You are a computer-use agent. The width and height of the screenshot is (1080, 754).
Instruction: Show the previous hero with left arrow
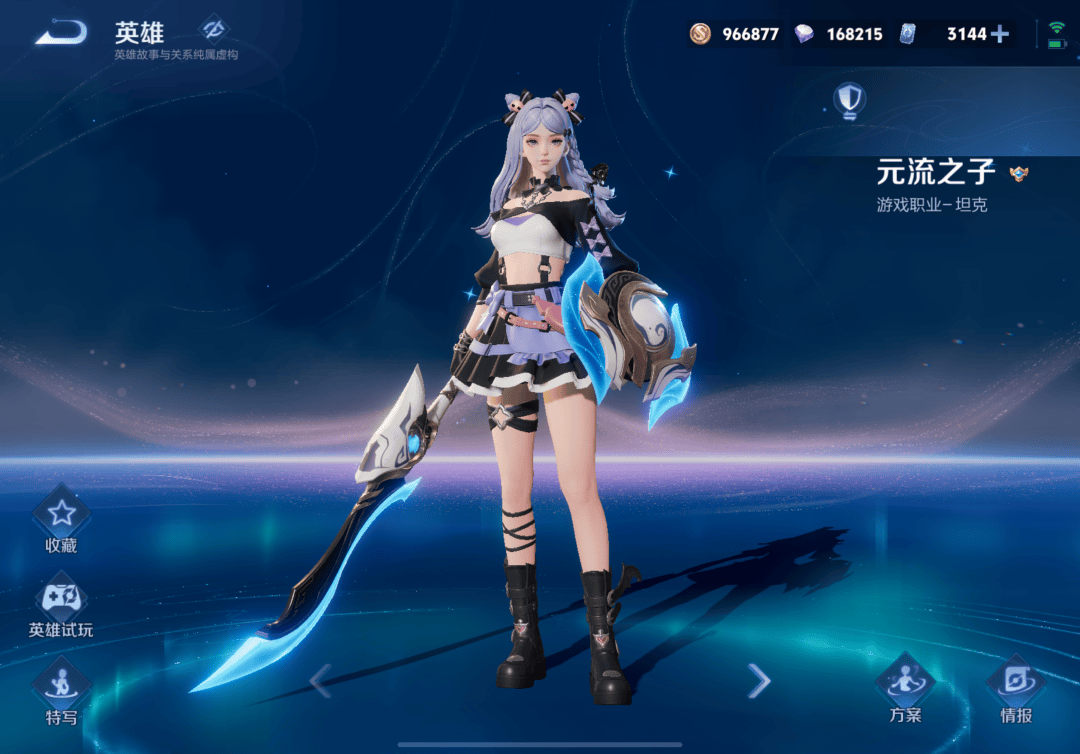[x=319, y=681]
